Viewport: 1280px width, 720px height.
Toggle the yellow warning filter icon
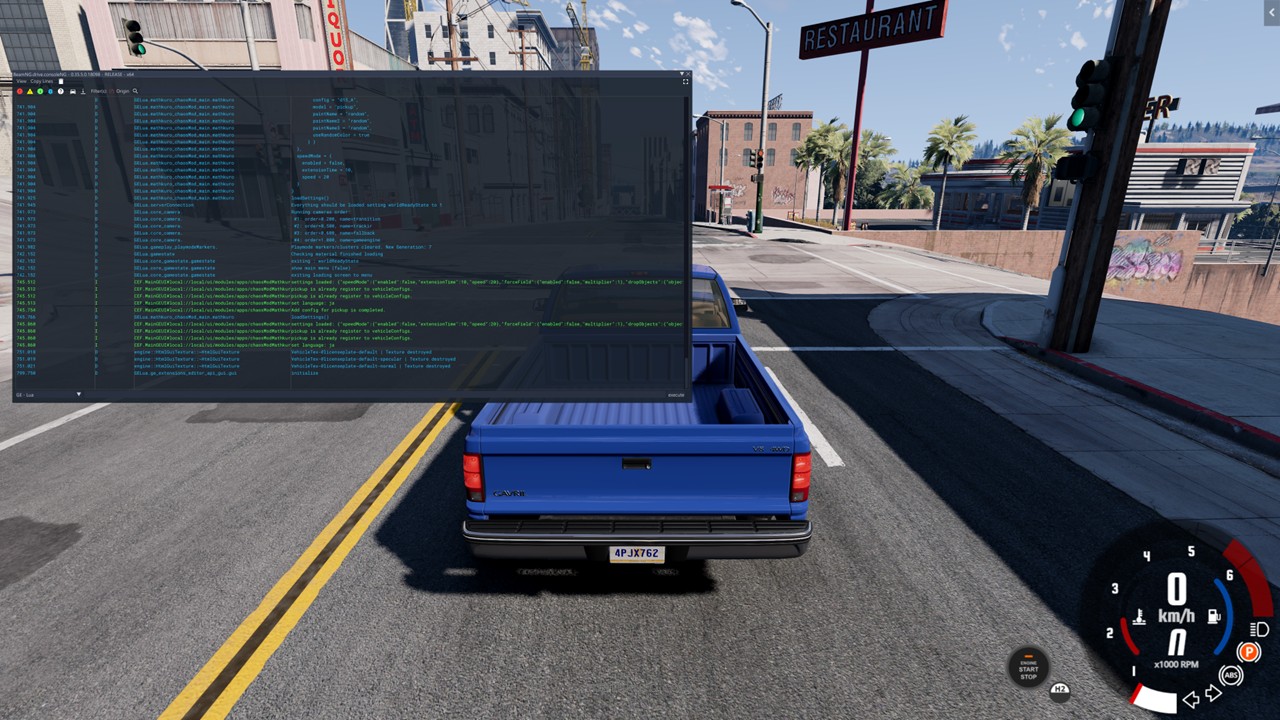30,91
